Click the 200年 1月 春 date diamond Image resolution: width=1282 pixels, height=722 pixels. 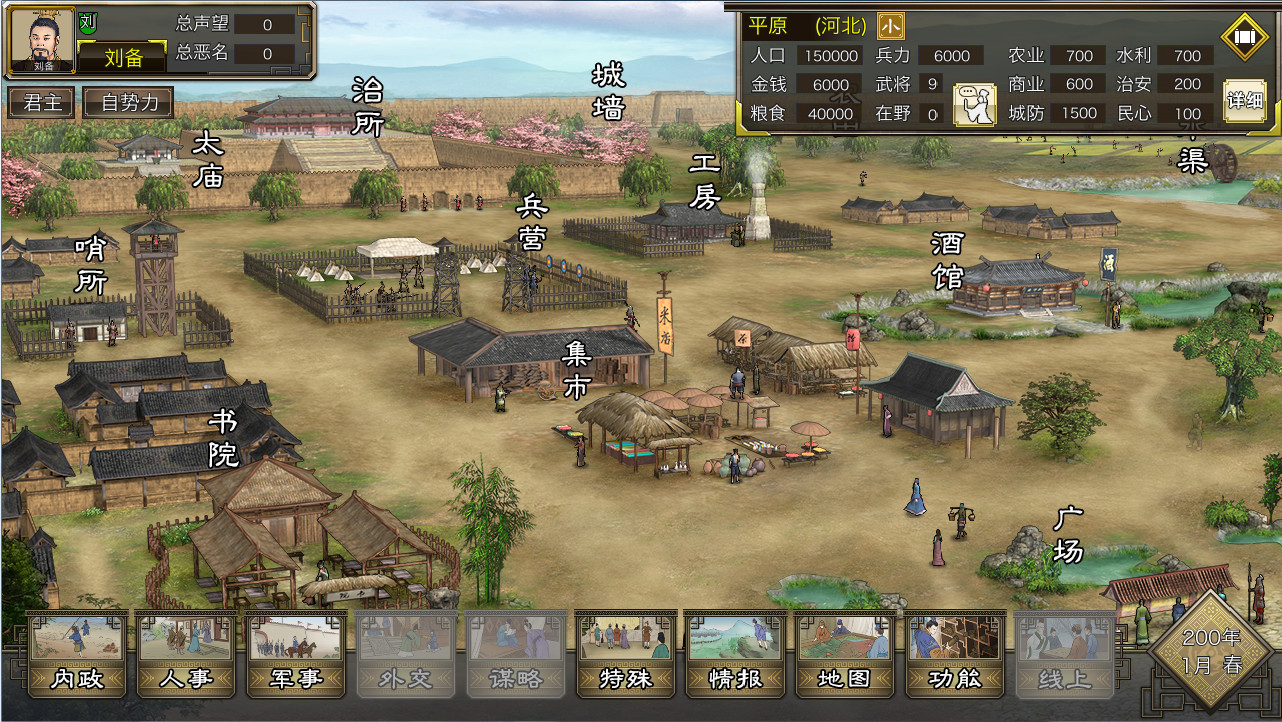click(1210, 651)
